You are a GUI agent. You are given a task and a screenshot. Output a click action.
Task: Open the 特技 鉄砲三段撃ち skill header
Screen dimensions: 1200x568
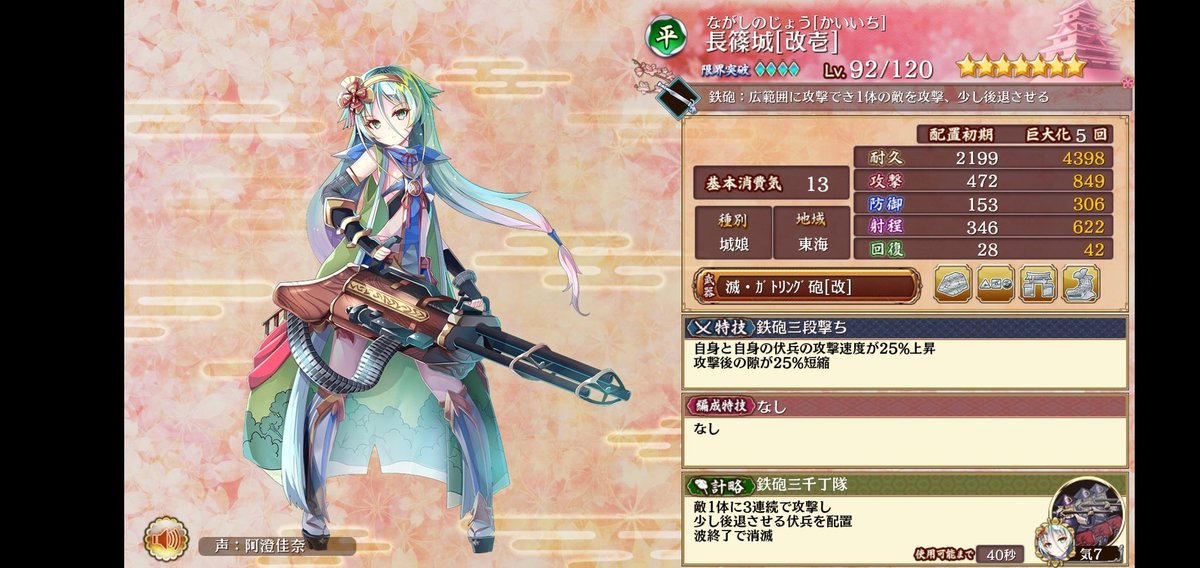904,327
